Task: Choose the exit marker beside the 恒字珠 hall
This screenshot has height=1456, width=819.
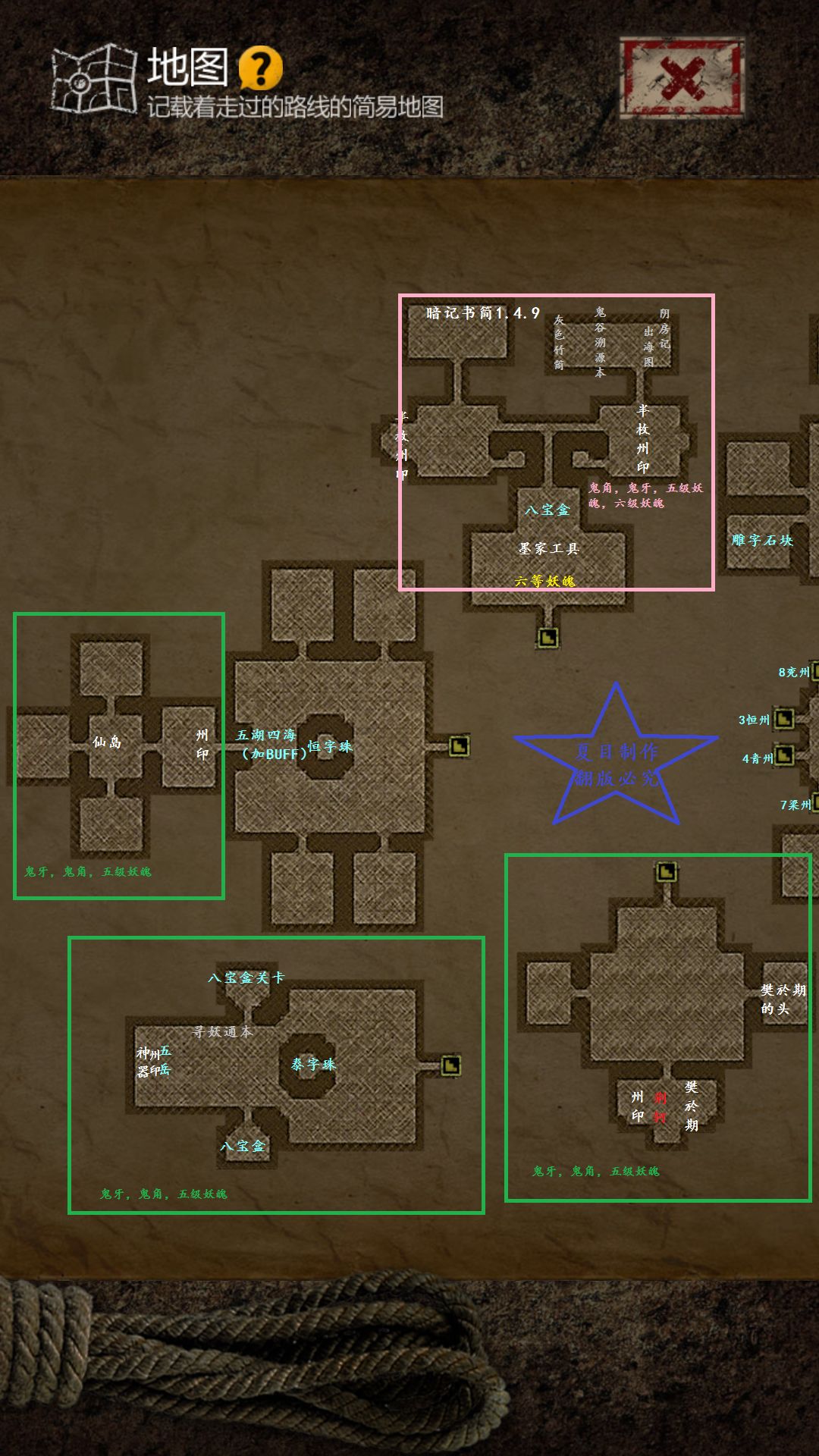Action: 459,747
